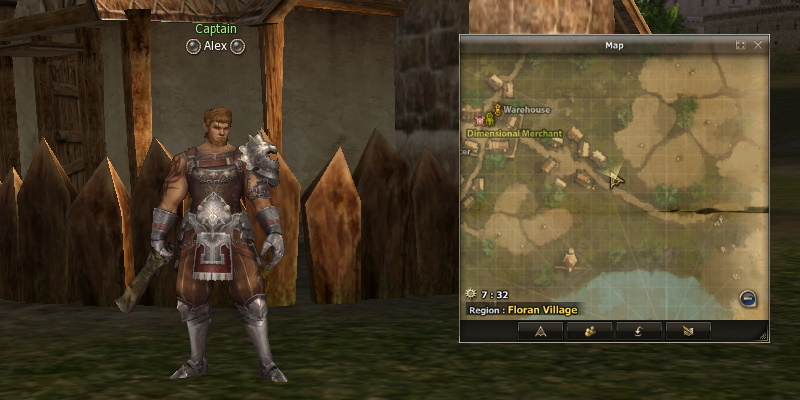Close the Map window
Viewport: 800px width, 400px height.
[758, 45]
